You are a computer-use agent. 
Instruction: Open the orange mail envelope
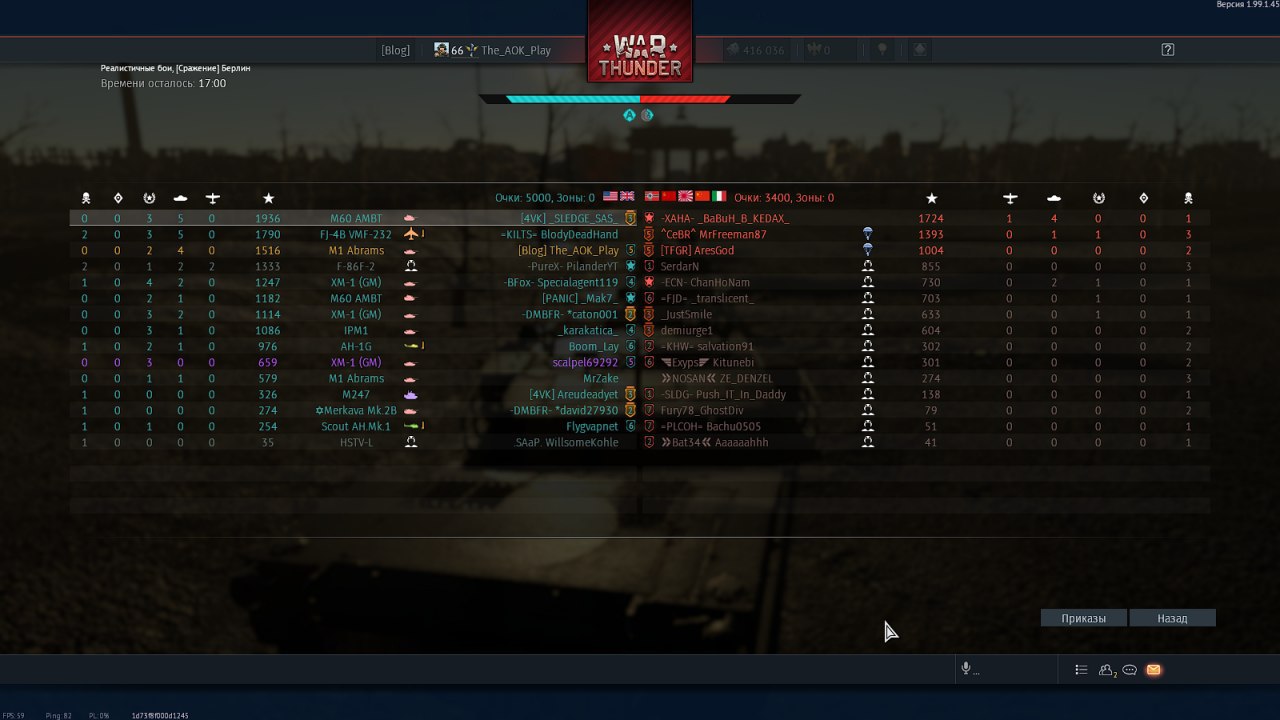(x=1153, y=670)
